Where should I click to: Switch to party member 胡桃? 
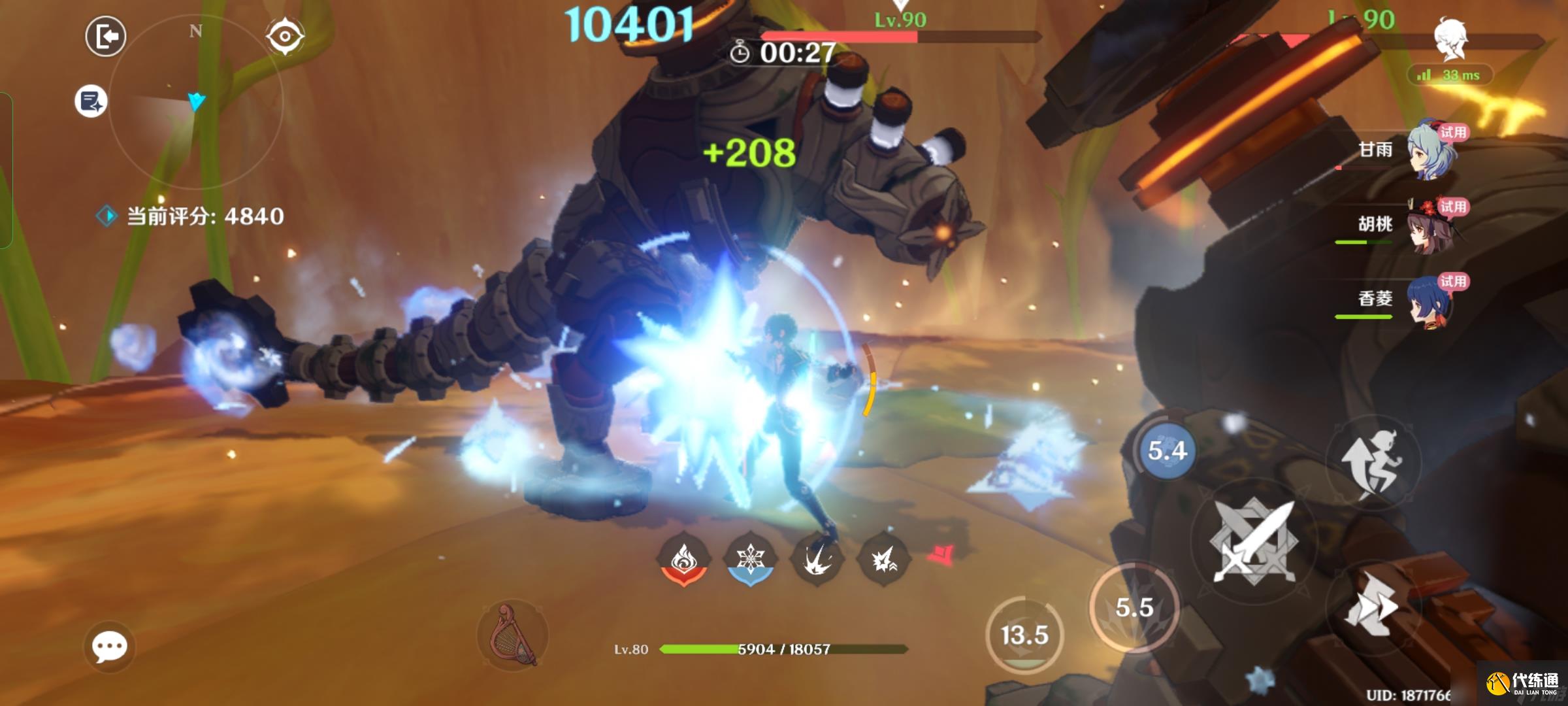click(x=1432, y=226)
